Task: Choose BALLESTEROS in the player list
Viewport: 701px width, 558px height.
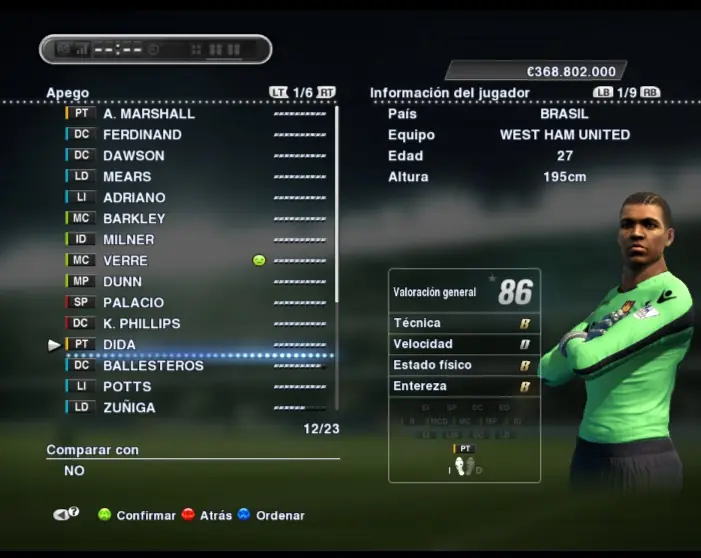Action: [x=153, y=366]
